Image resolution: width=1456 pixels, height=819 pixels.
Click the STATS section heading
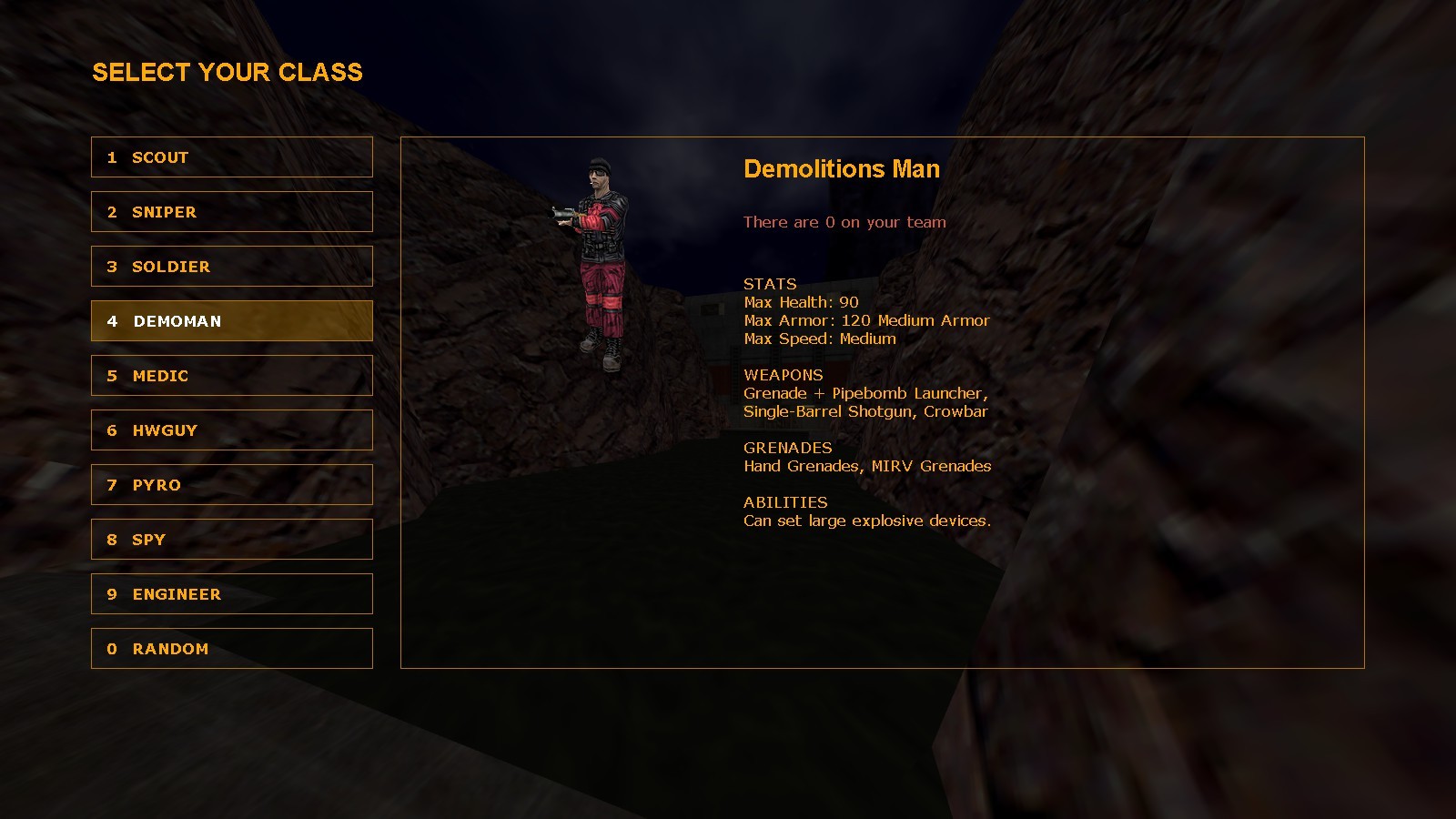(x=769, y=284)
